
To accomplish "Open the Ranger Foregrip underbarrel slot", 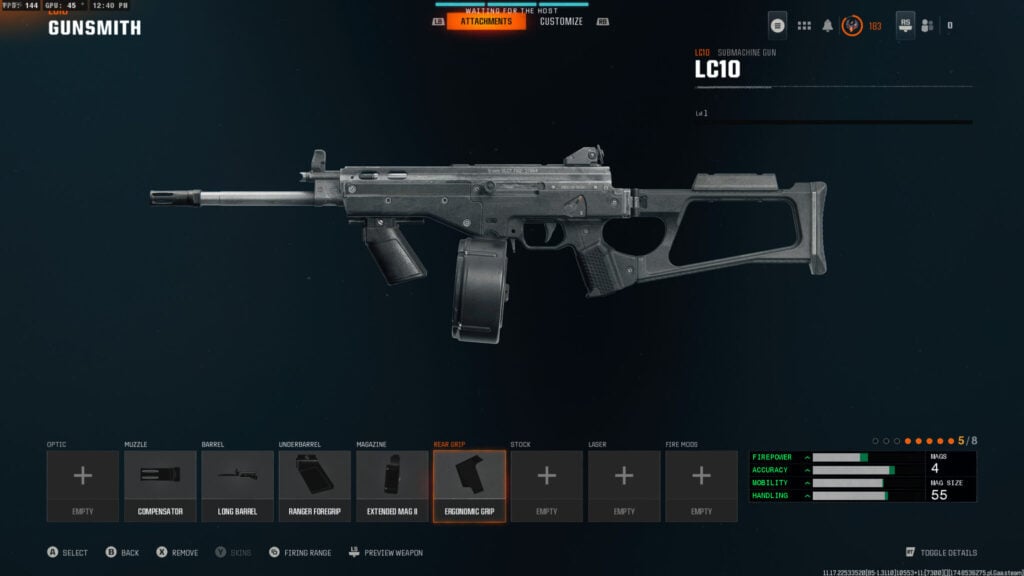I will point(315,485).
